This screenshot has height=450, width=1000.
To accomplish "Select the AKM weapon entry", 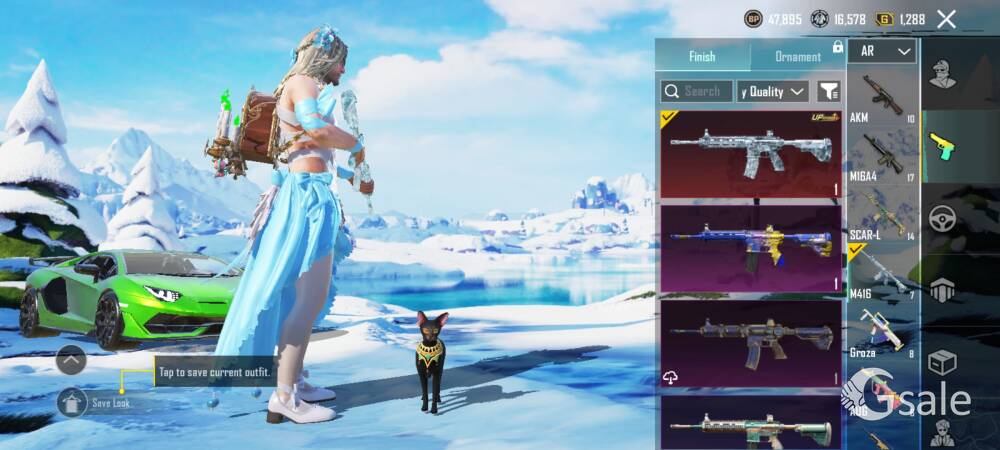I will coord(881,98).
